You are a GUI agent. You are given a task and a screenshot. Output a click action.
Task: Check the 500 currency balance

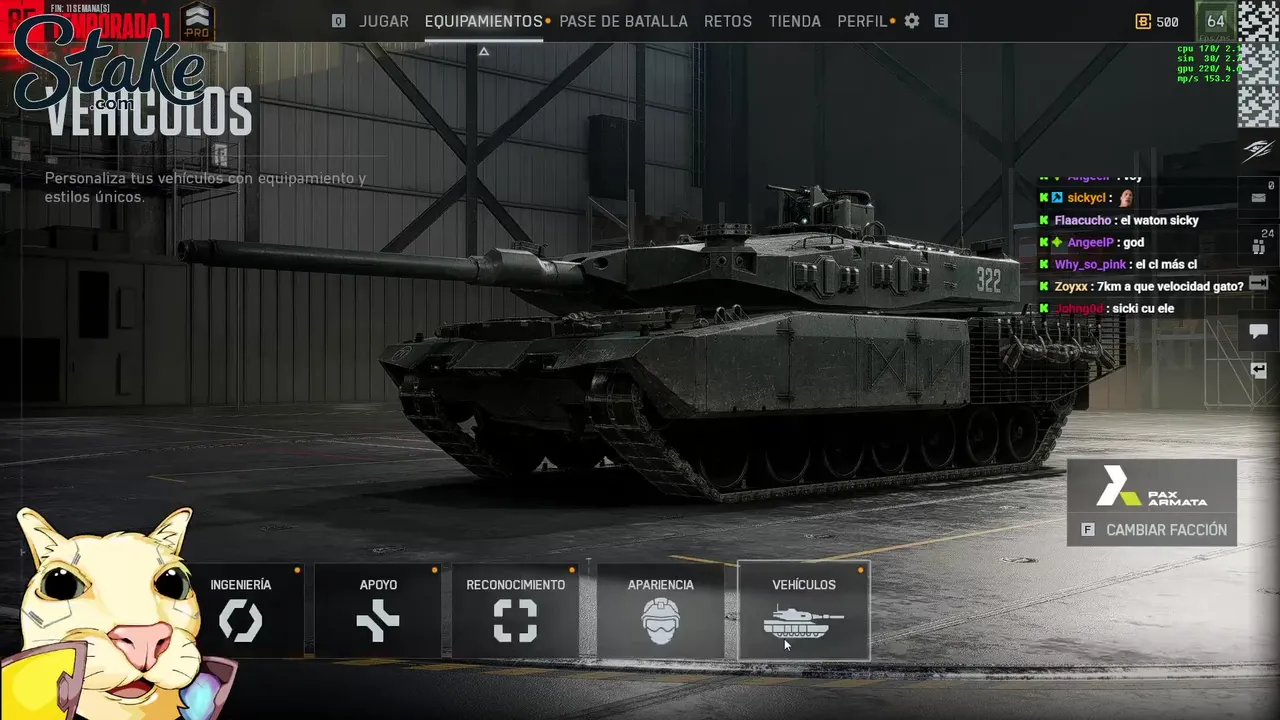click(1158, 22)
